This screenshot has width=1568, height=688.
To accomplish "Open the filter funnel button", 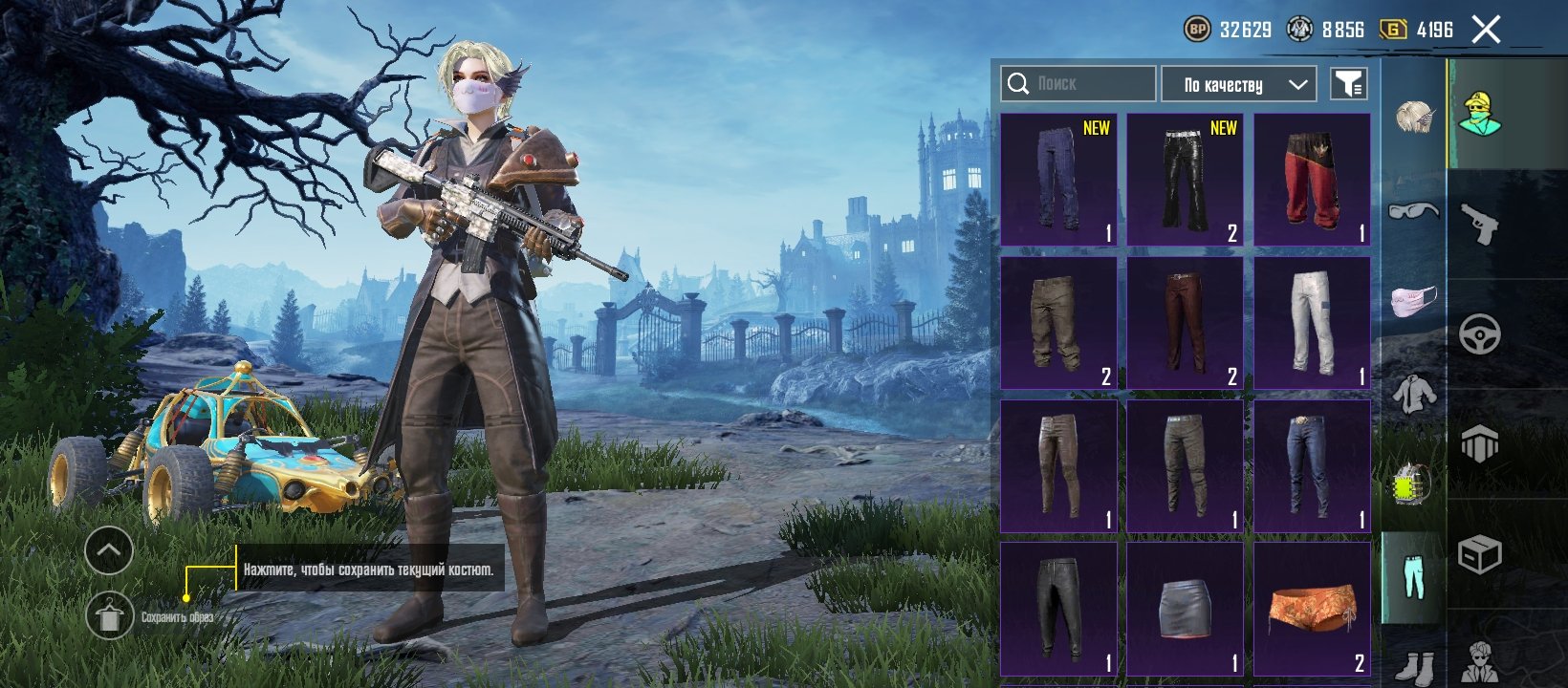I will 1348,84.
